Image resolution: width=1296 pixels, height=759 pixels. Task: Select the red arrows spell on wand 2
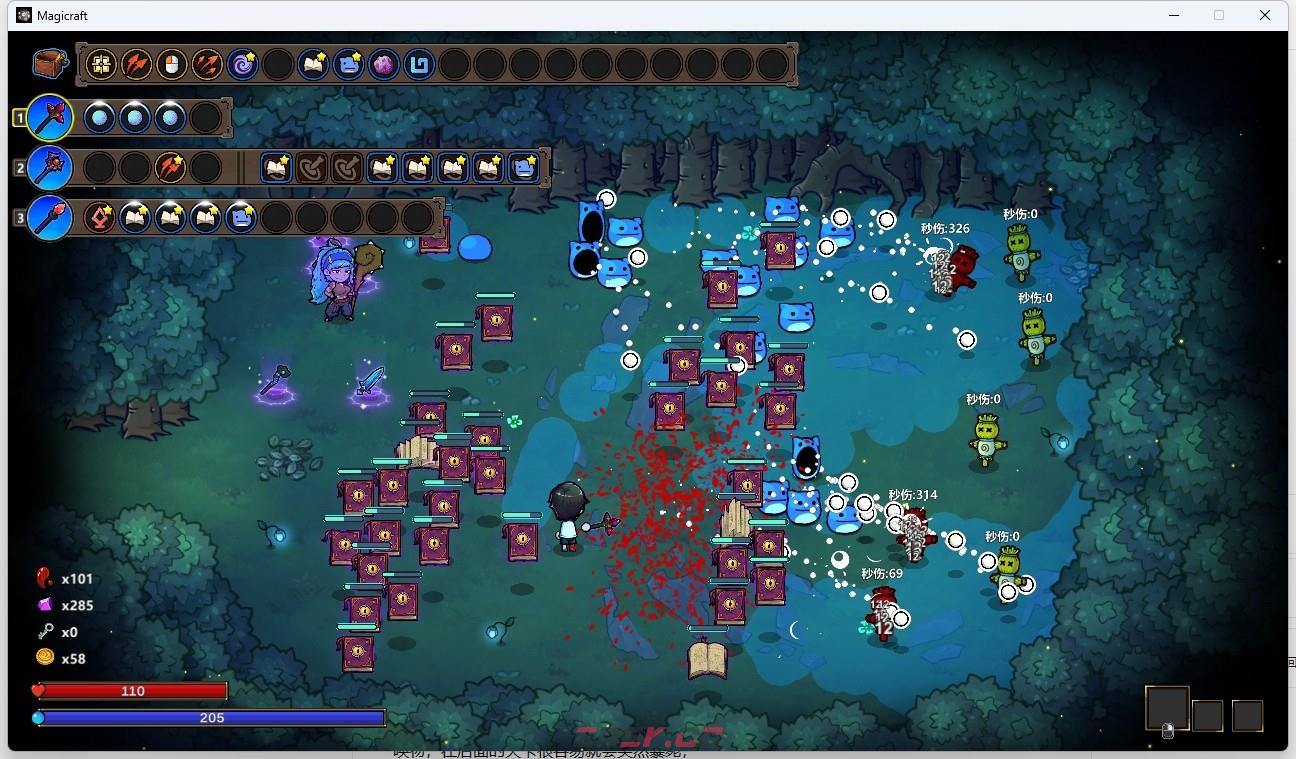170,167
